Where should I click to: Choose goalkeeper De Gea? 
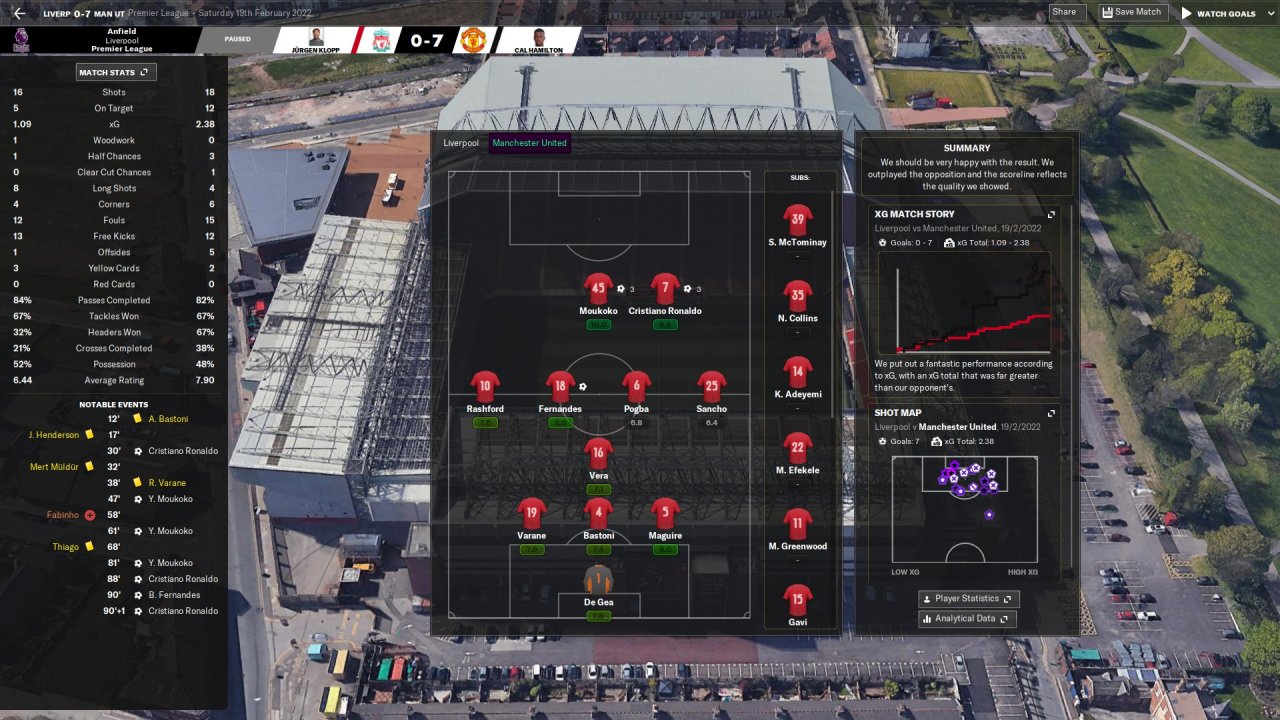598,582
